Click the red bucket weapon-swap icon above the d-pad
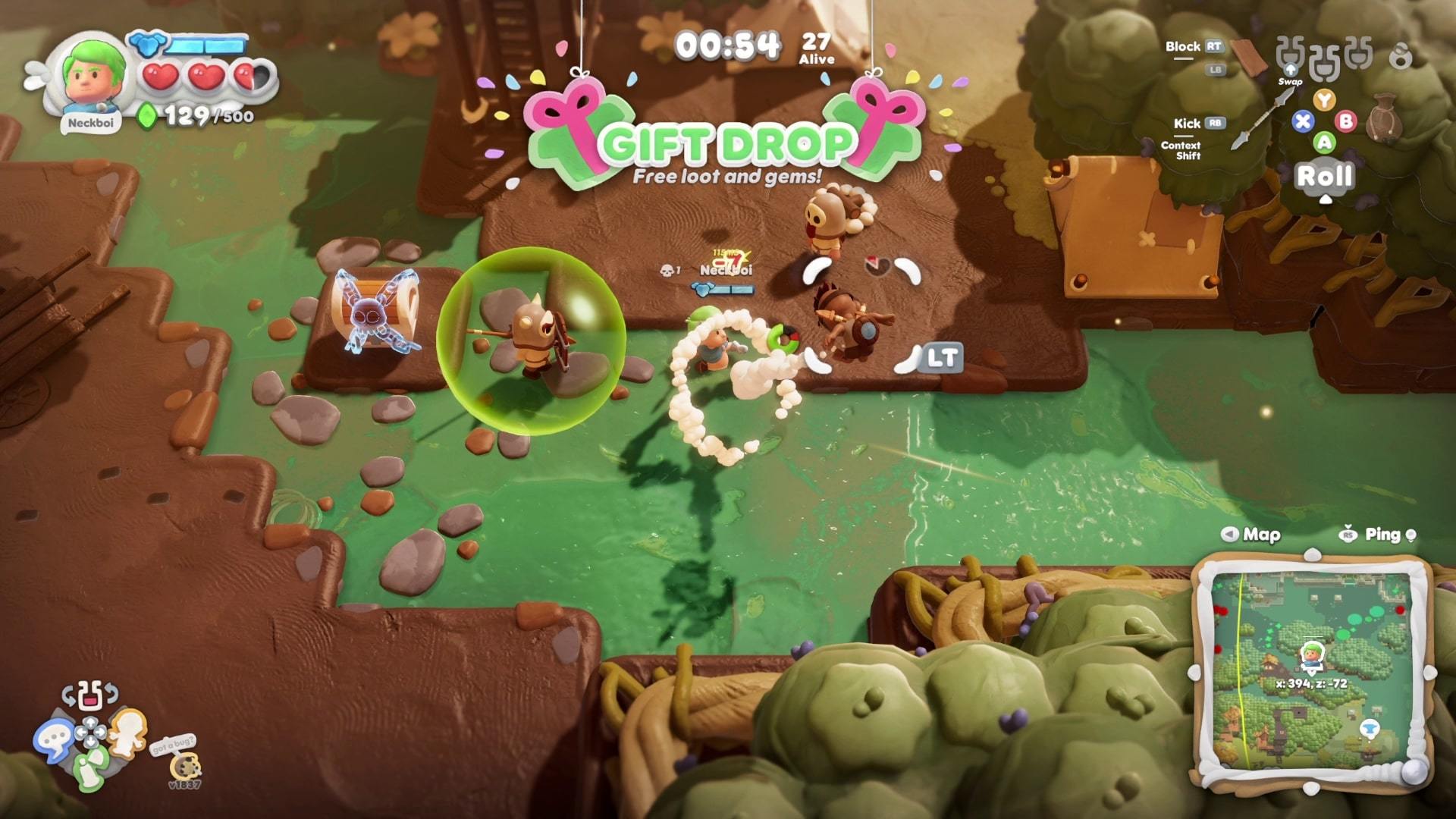 coord(89,698)
